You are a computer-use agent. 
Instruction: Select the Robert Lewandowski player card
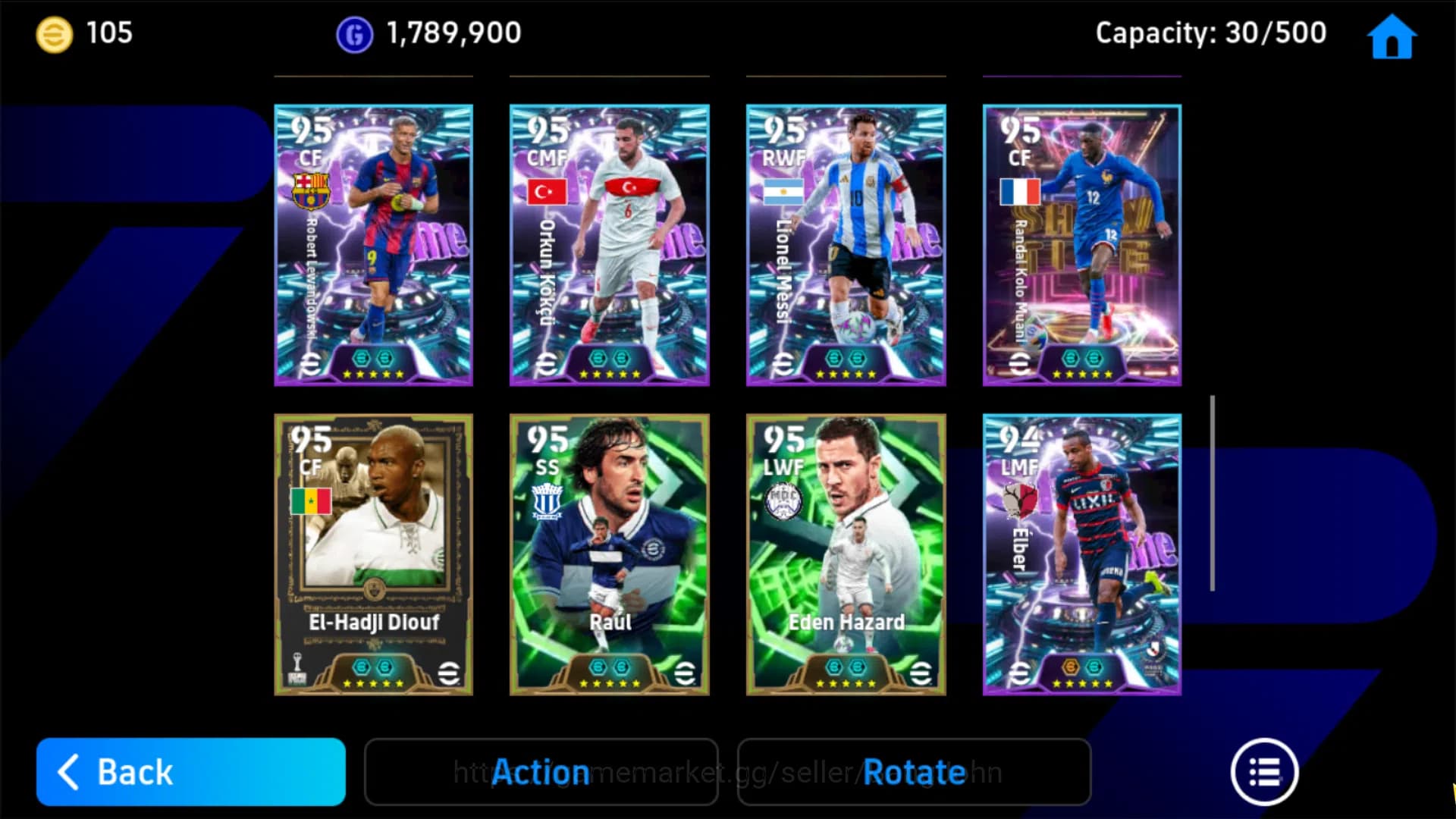(x=372, y=244)
